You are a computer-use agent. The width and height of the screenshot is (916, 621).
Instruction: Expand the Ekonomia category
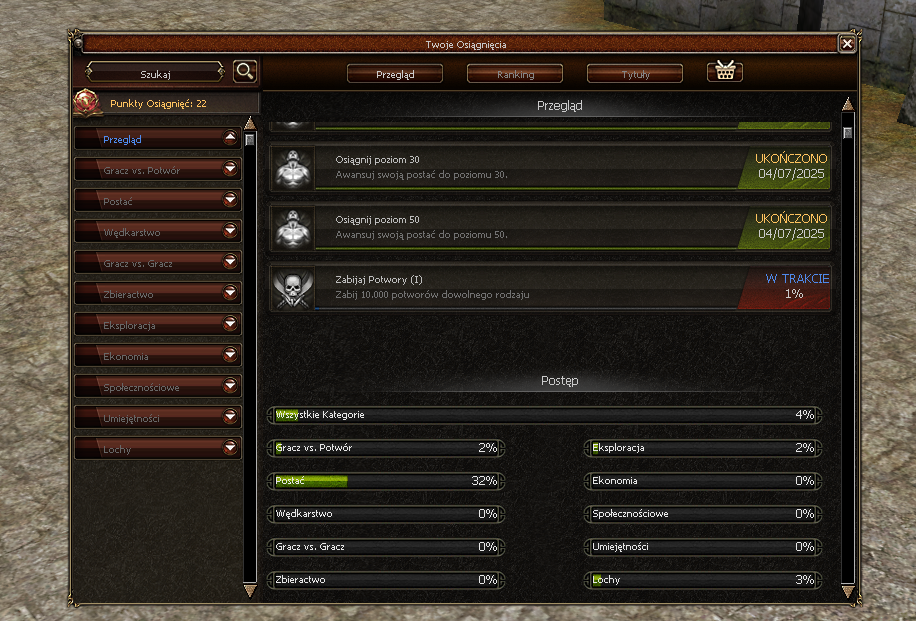click(x=231, y=357)
